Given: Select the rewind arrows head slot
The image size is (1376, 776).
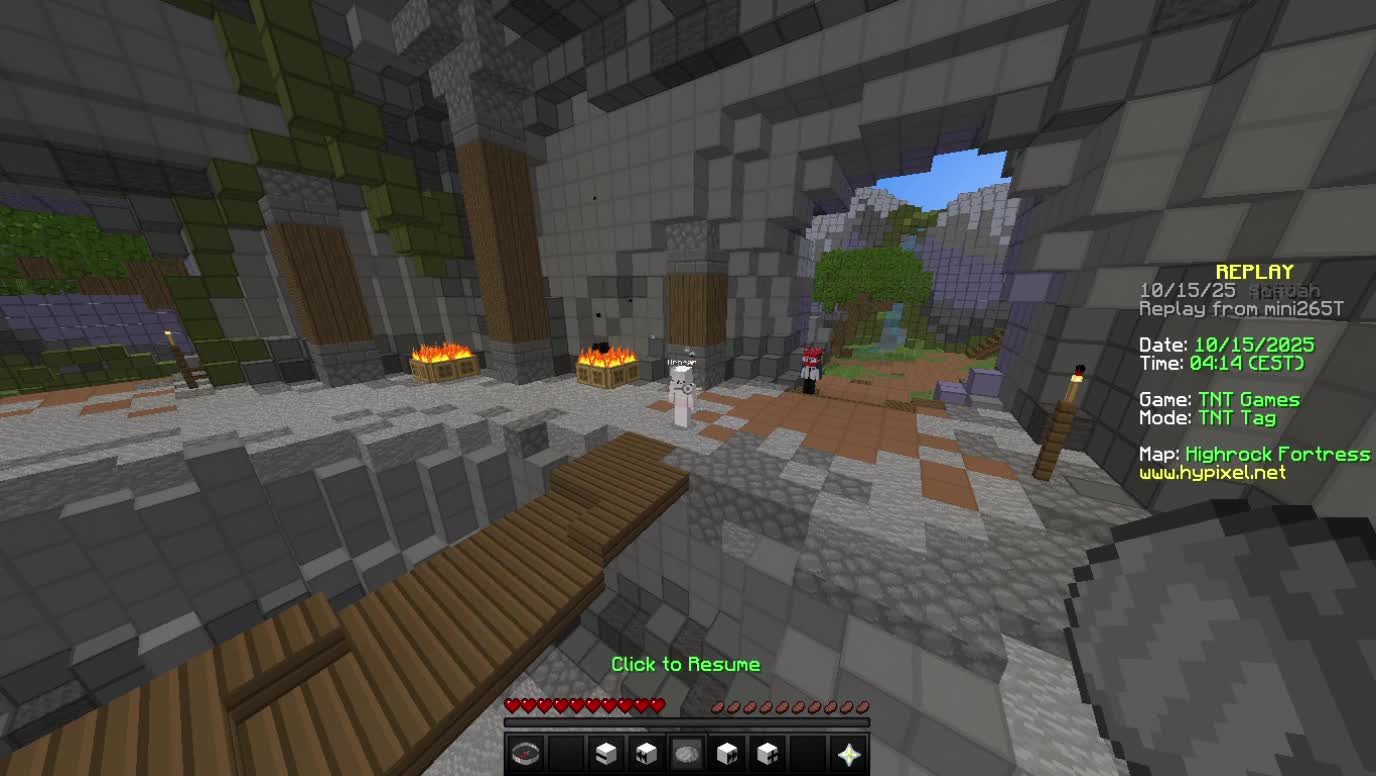Looking at the screenshot, I should pyautogui.click(x=646, y=753).
